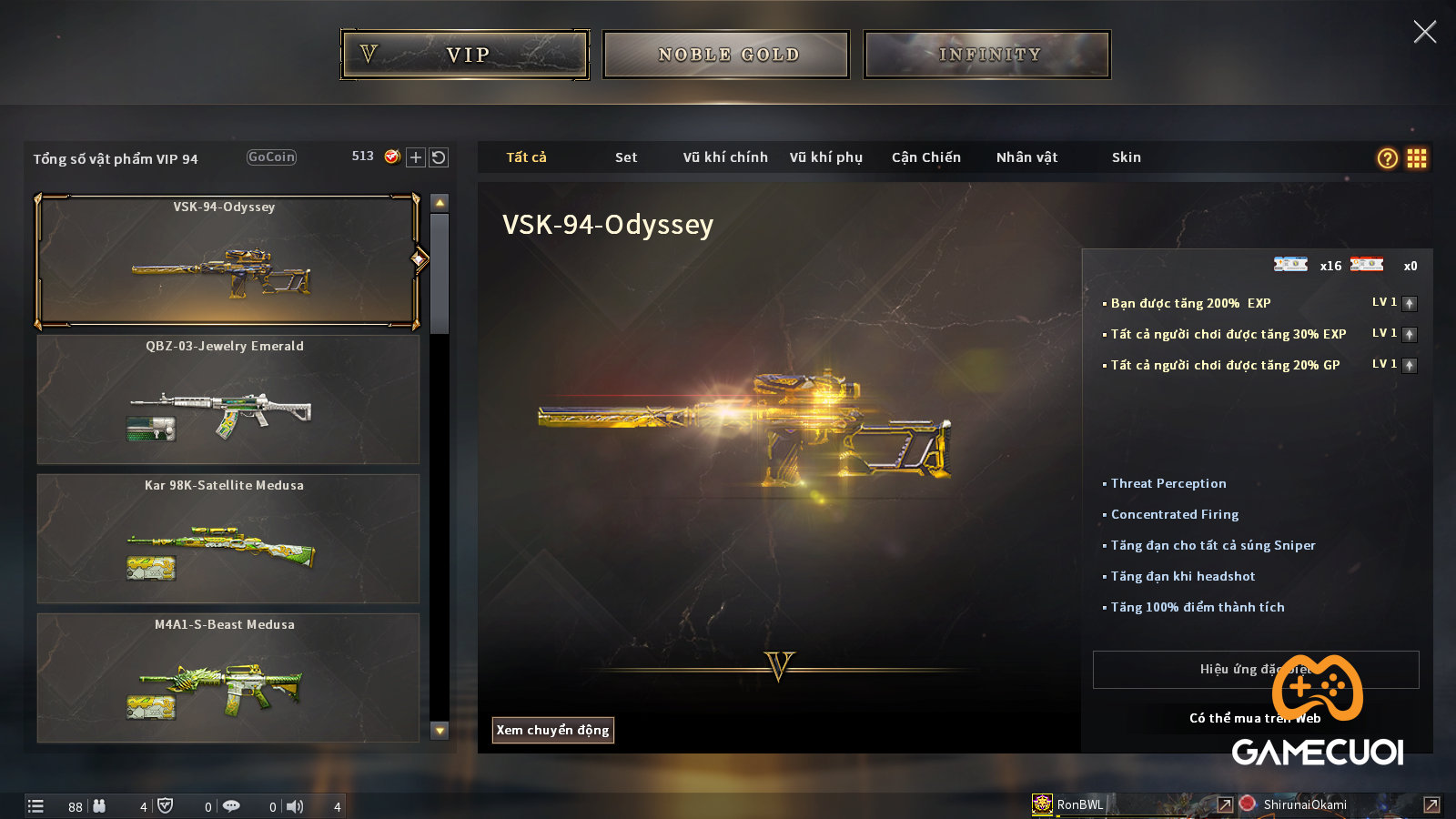Switch to Vũ khí phụ category
This screenshot has height=819, width=1456.
click(825, 157)
